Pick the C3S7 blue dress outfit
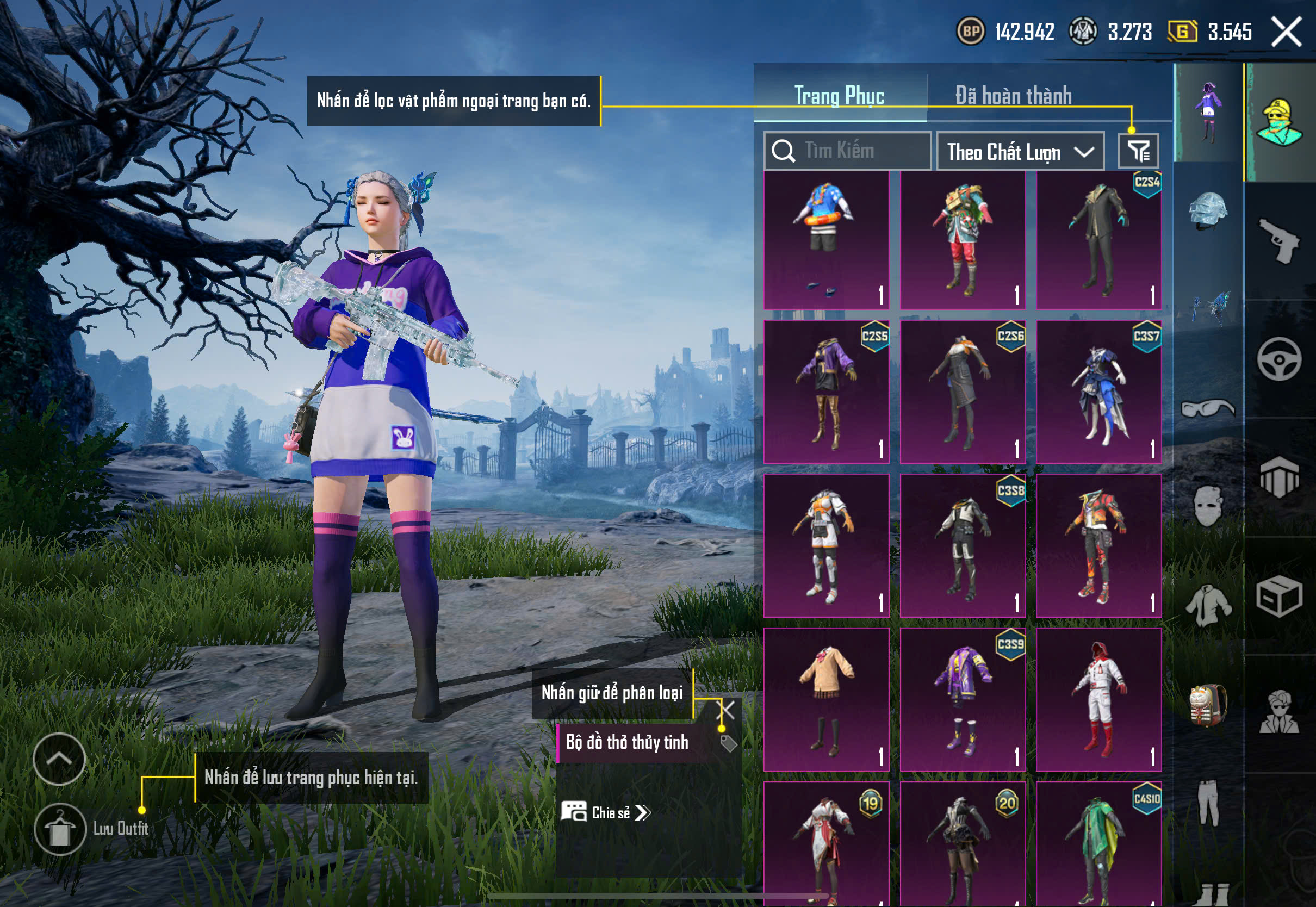Screen dimensions: 1316x907 click(1098, 392)
